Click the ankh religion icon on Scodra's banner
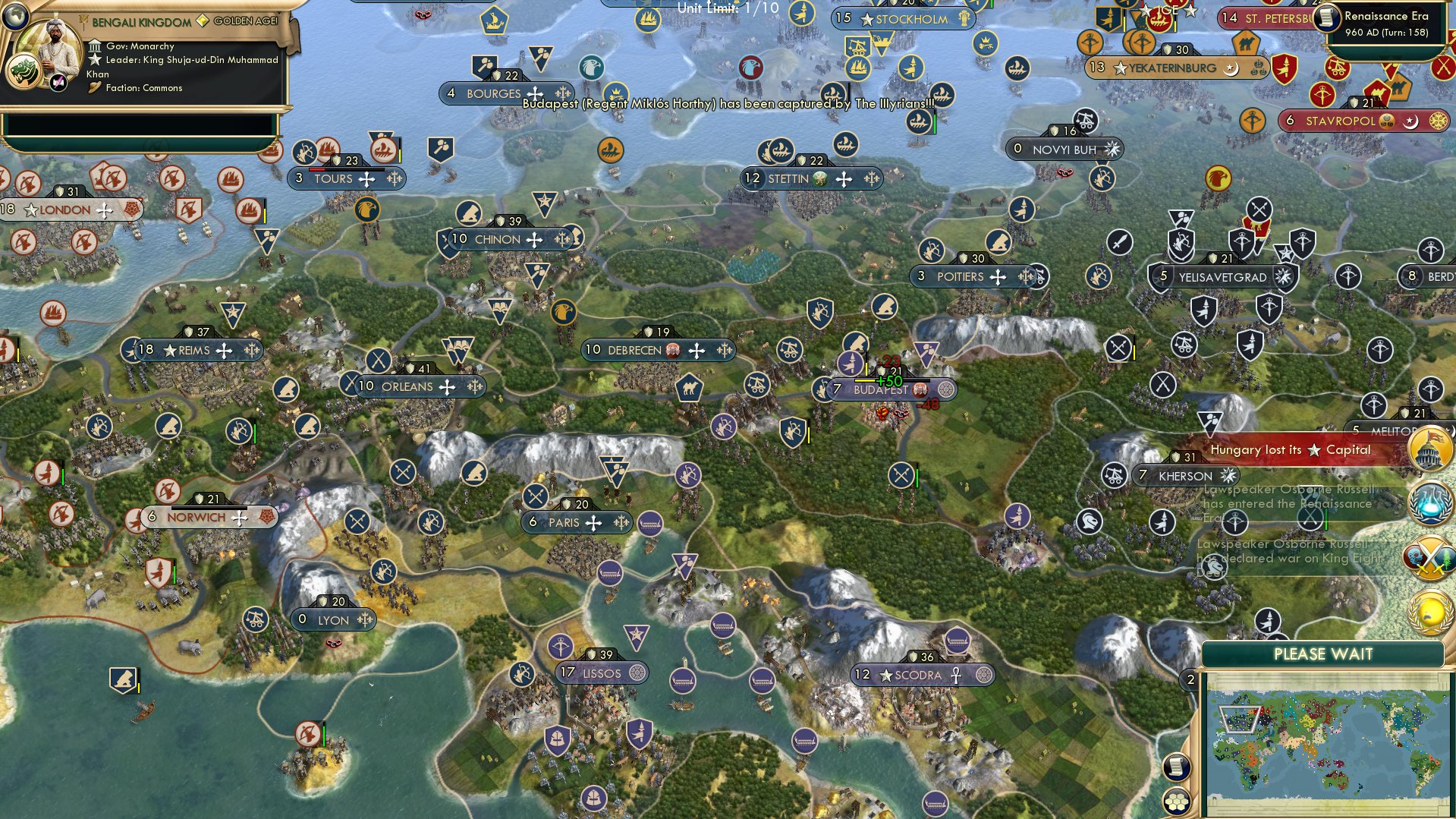This screenshot has width=1456, height=819. [x=955, y=673]
